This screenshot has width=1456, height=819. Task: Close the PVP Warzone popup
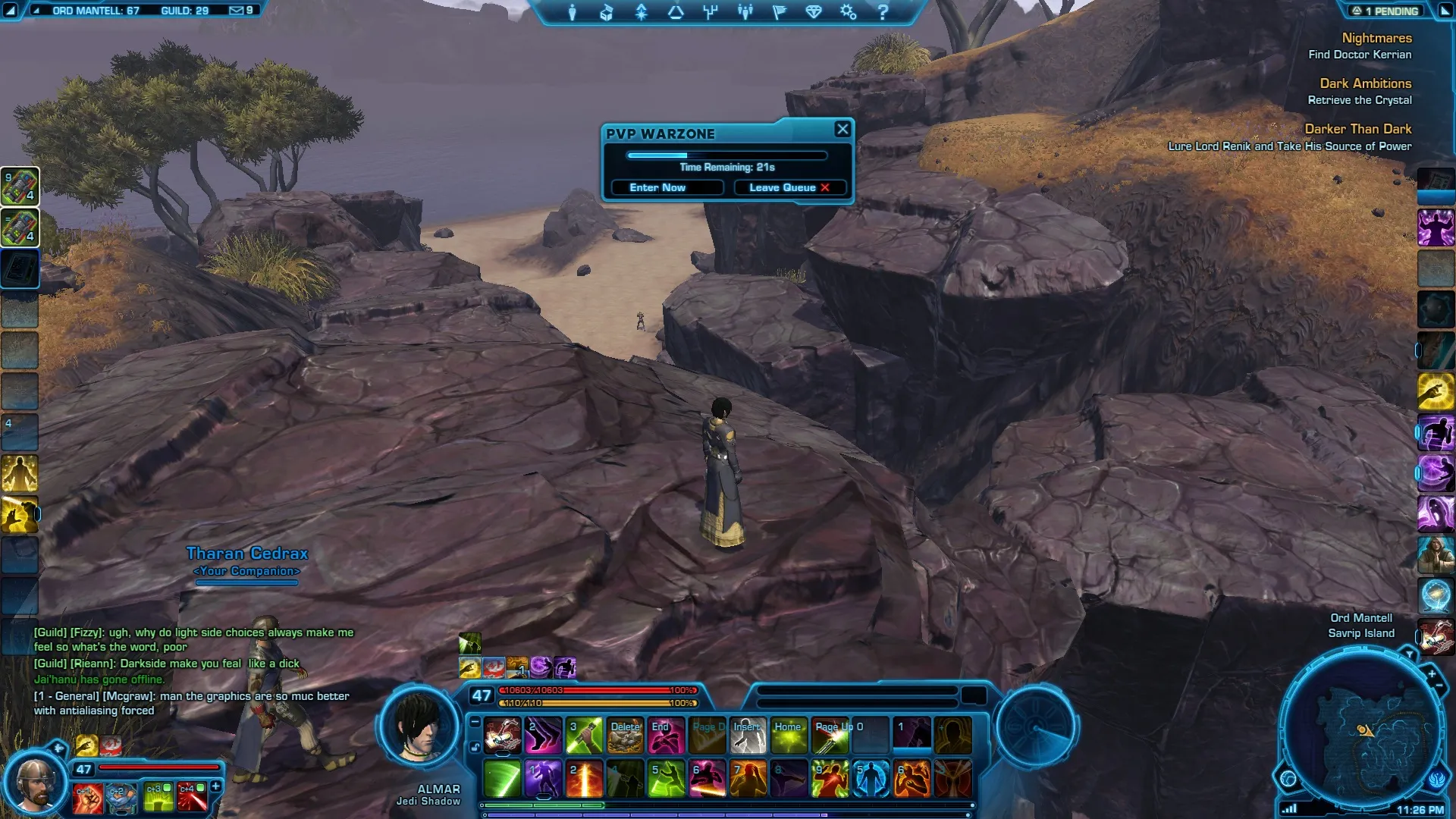[843, 129]
